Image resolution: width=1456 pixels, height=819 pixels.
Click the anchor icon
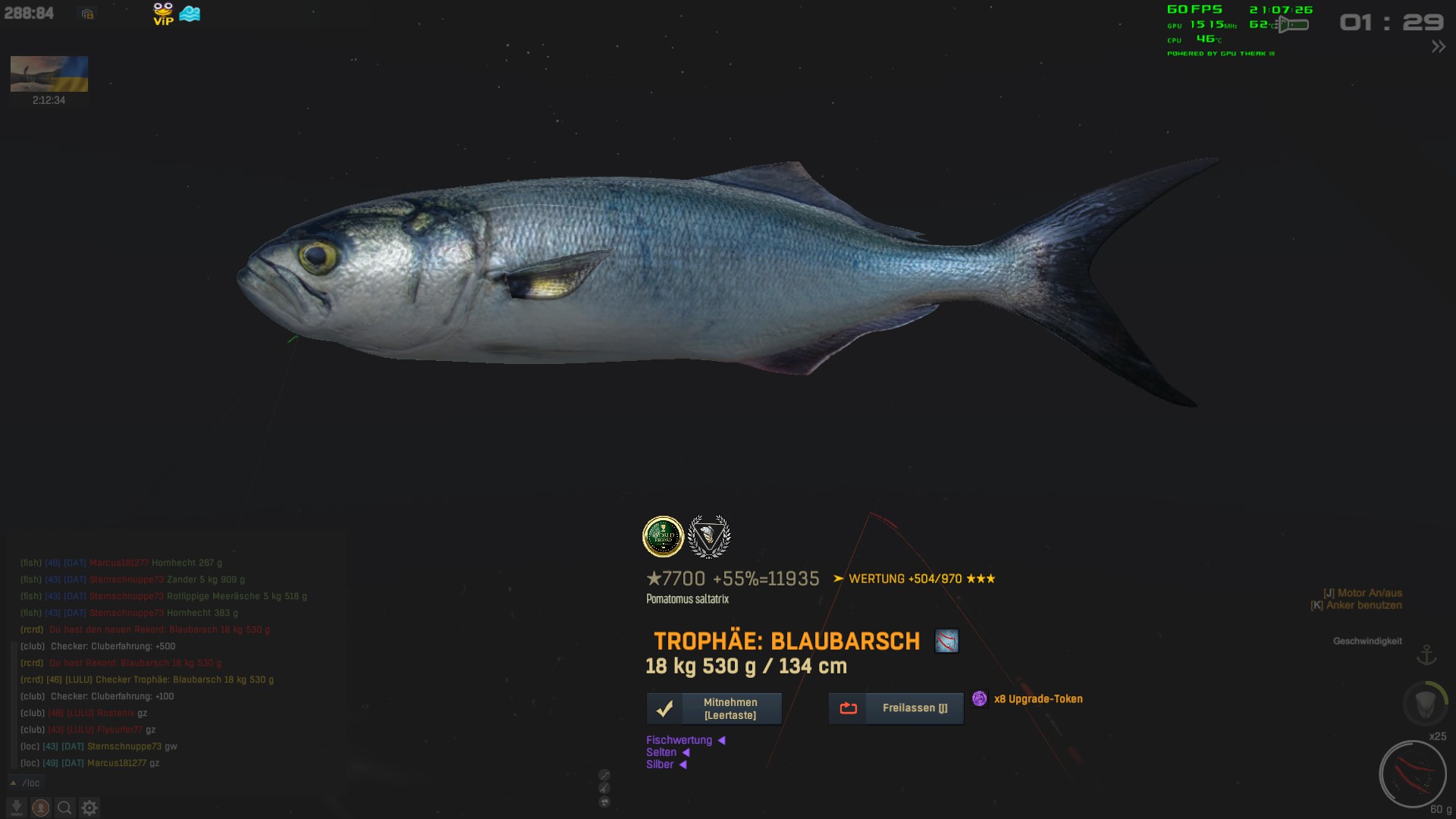click(x=1426, y=654)
